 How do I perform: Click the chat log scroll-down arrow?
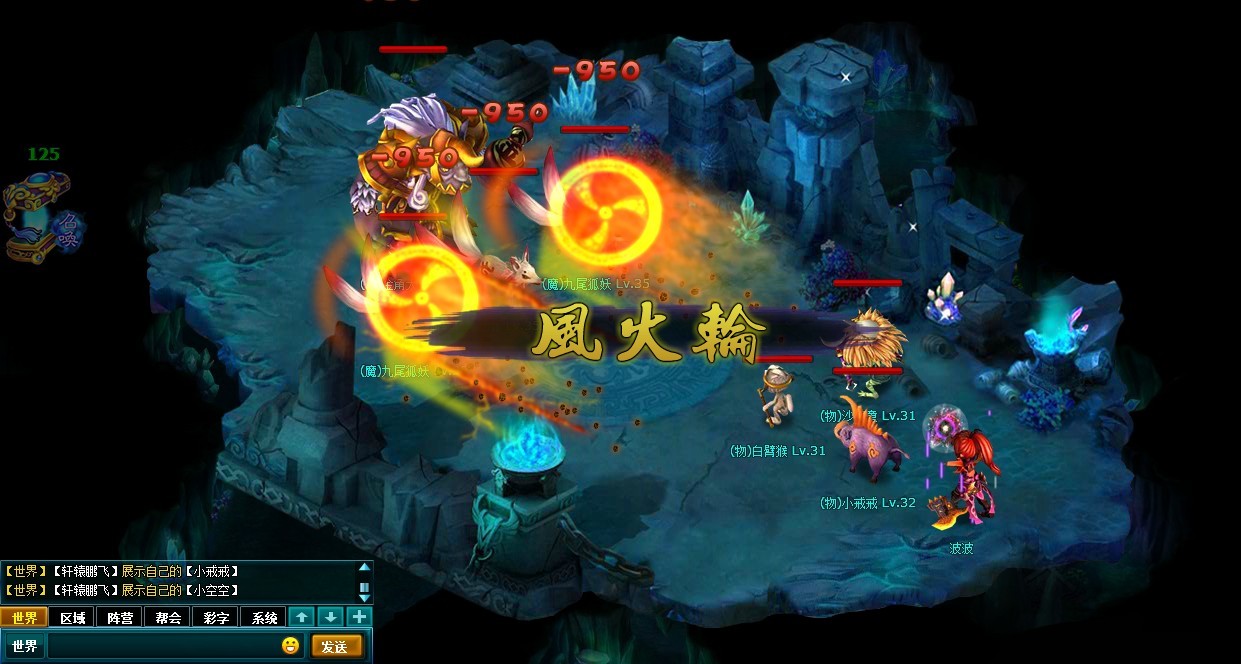coord(364,597)
